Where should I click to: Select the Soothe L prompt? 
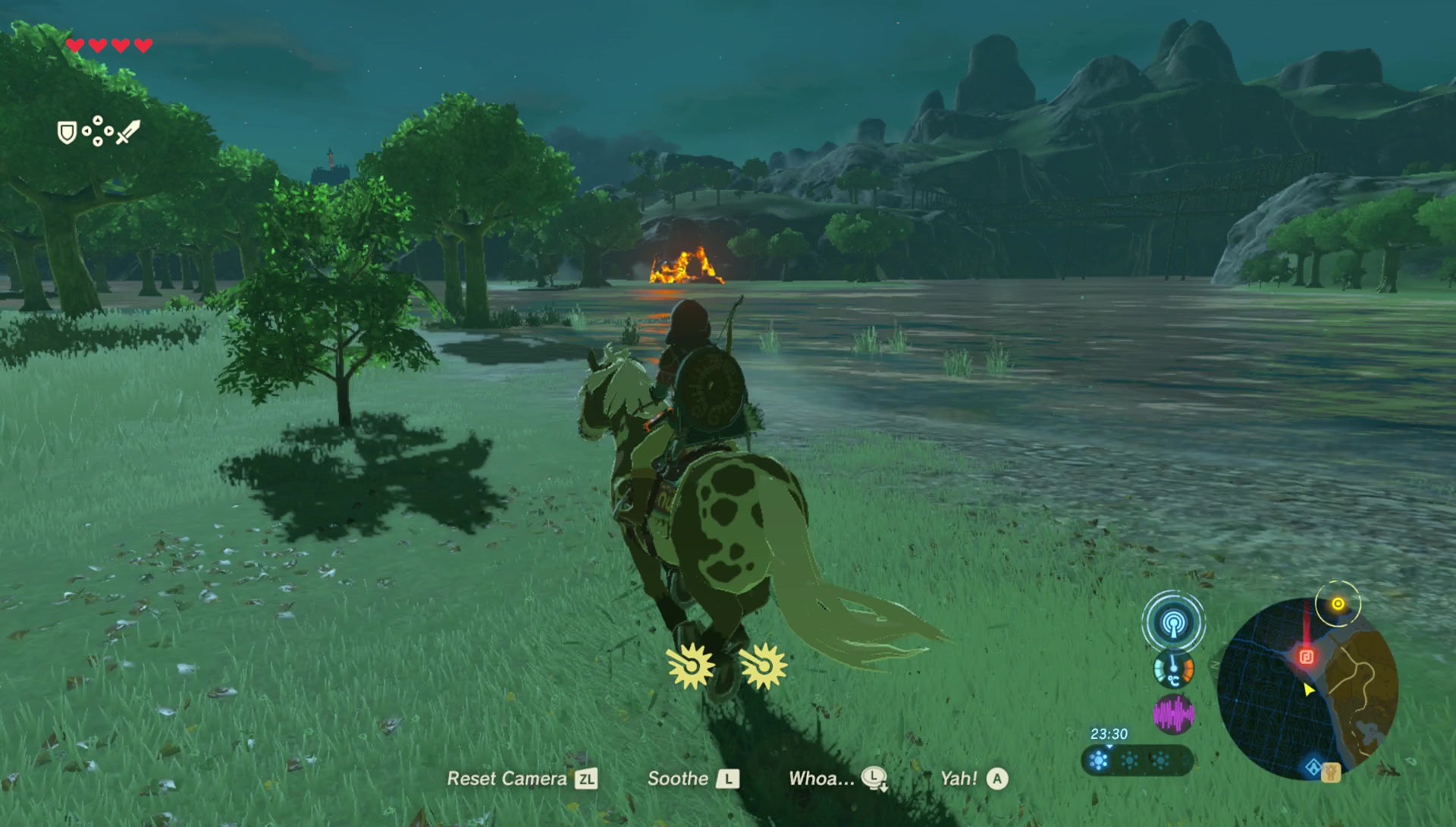[692, 778]
